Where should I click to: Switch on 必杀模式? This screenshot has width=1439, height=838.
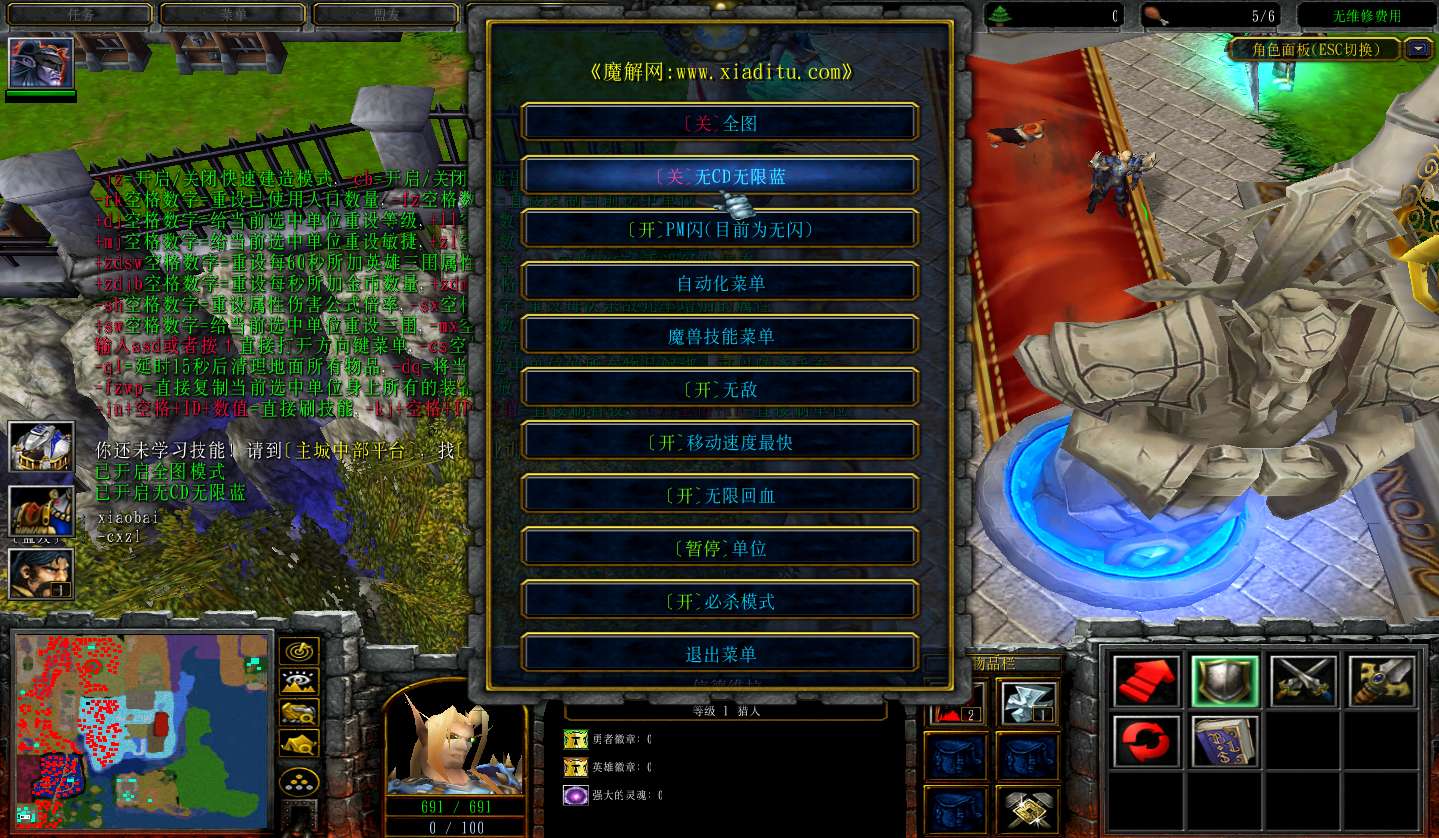(719, 601)
